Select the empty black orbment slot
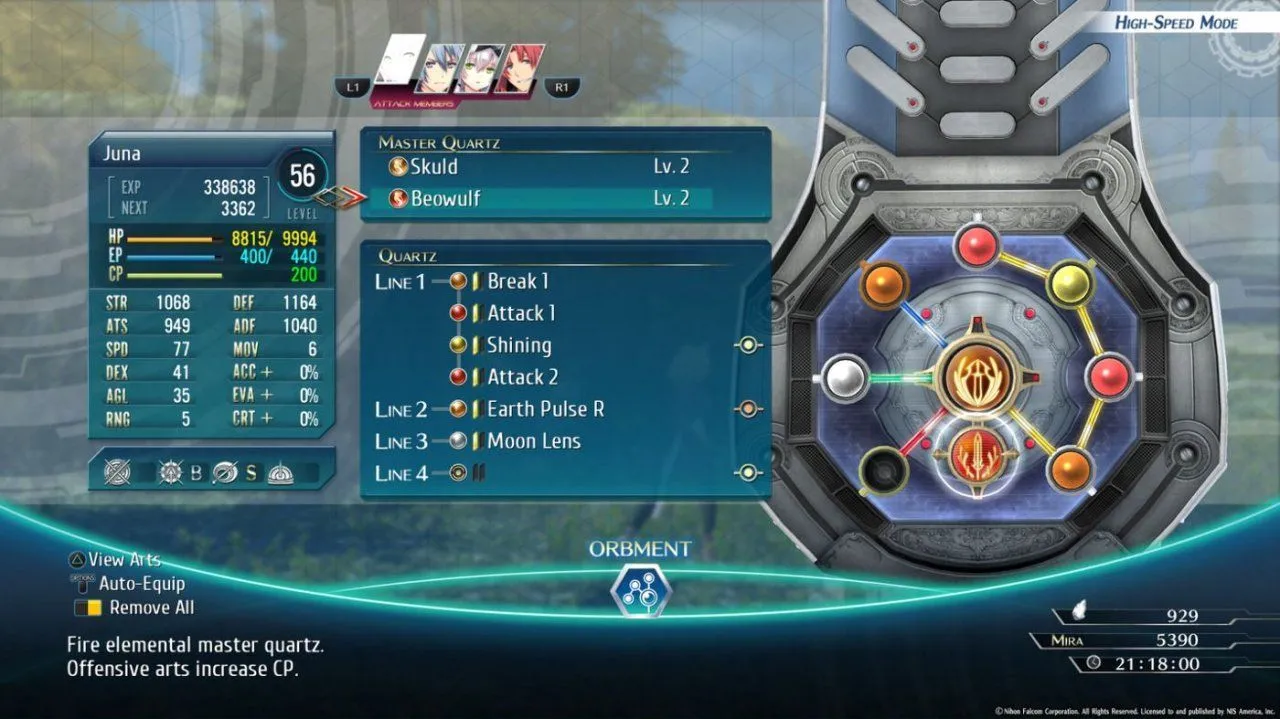The height and width of the screenshot is (719, 1280). [882, 468]
